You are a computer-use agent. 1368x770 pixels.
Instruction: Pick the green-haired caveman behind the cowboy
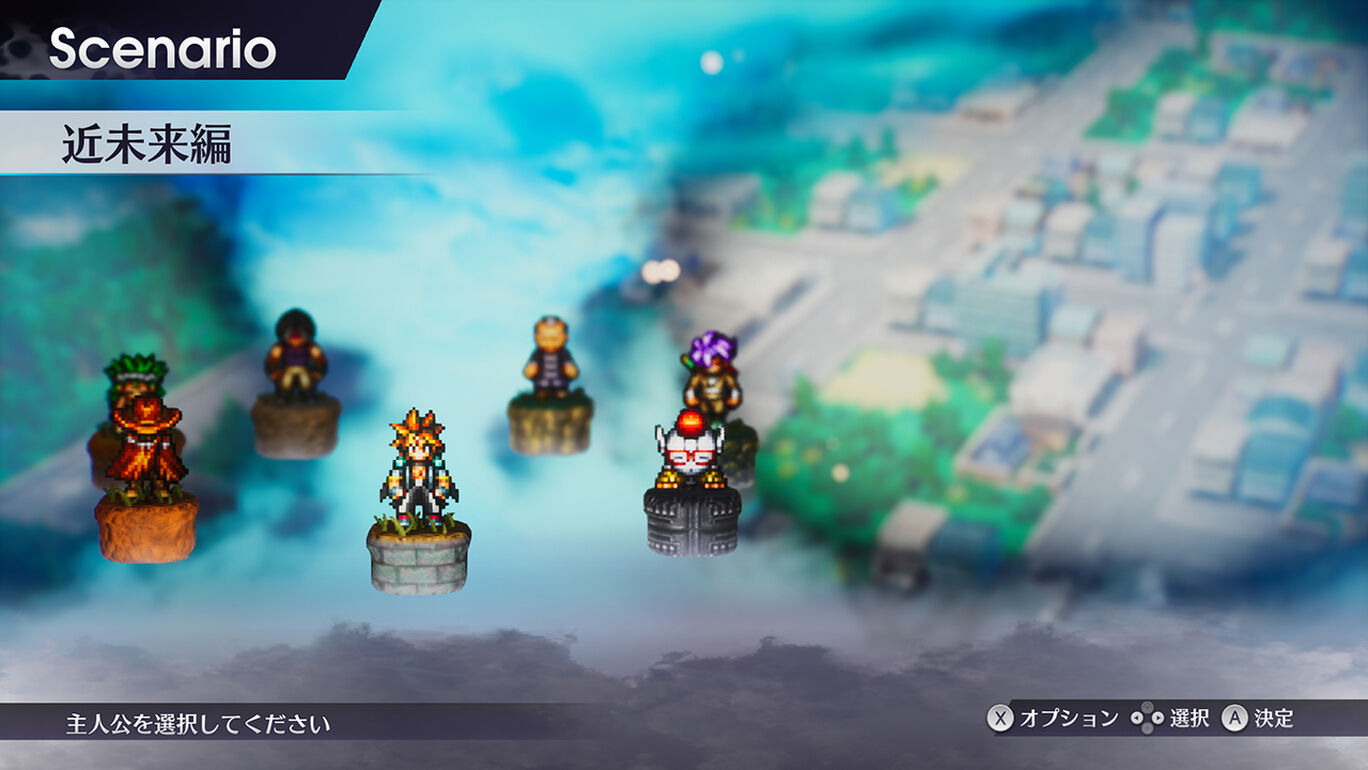pyautogui.click(x=135, y=375)
